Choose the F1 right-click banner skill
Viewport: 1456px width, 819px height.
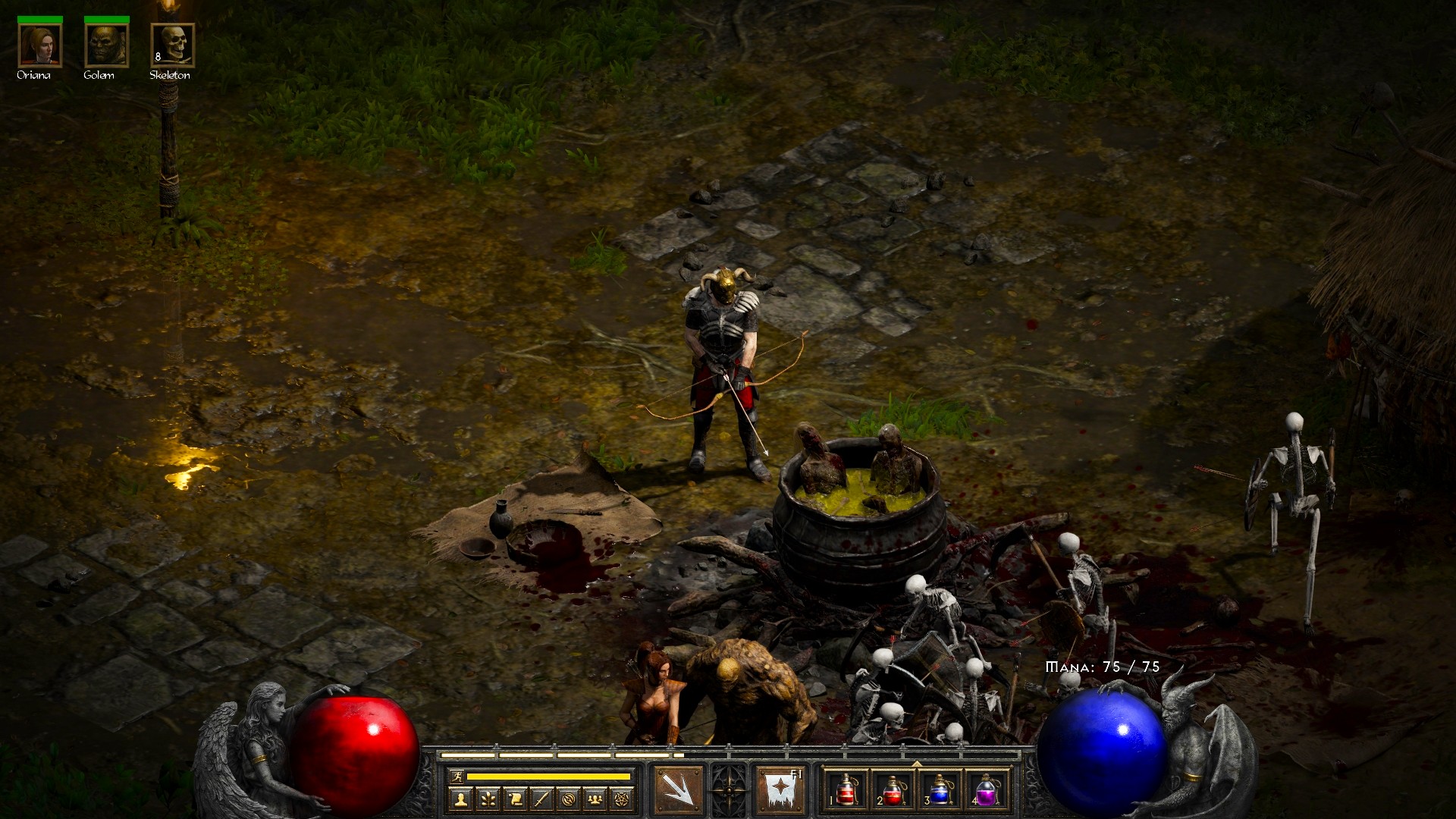tap(780, 789)
